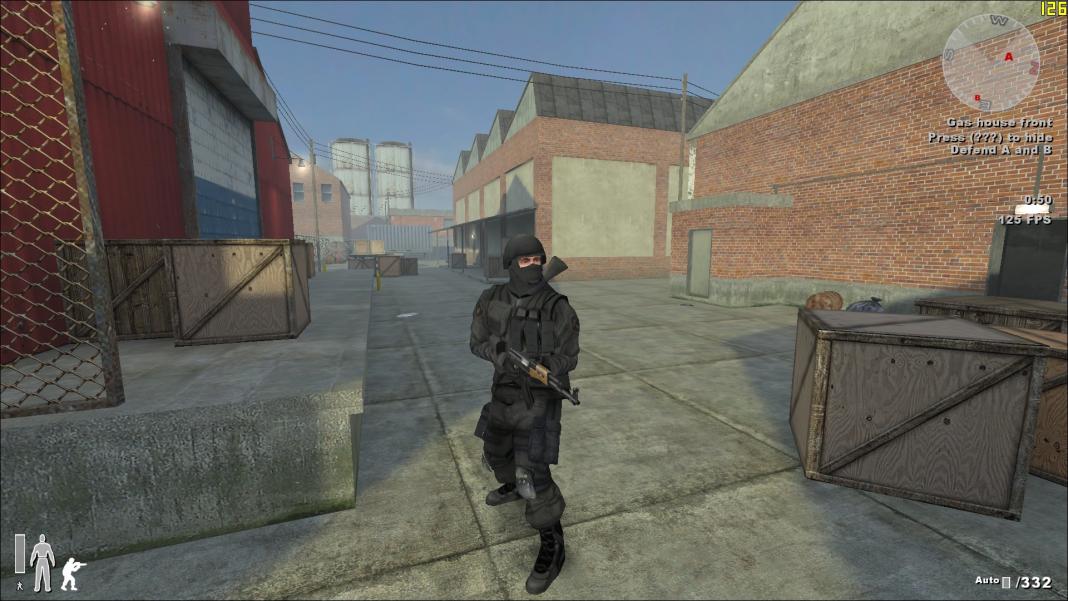Select the red objective A marker on minimap
This screenshot has width=1068, height=601.
[1008, 56]
